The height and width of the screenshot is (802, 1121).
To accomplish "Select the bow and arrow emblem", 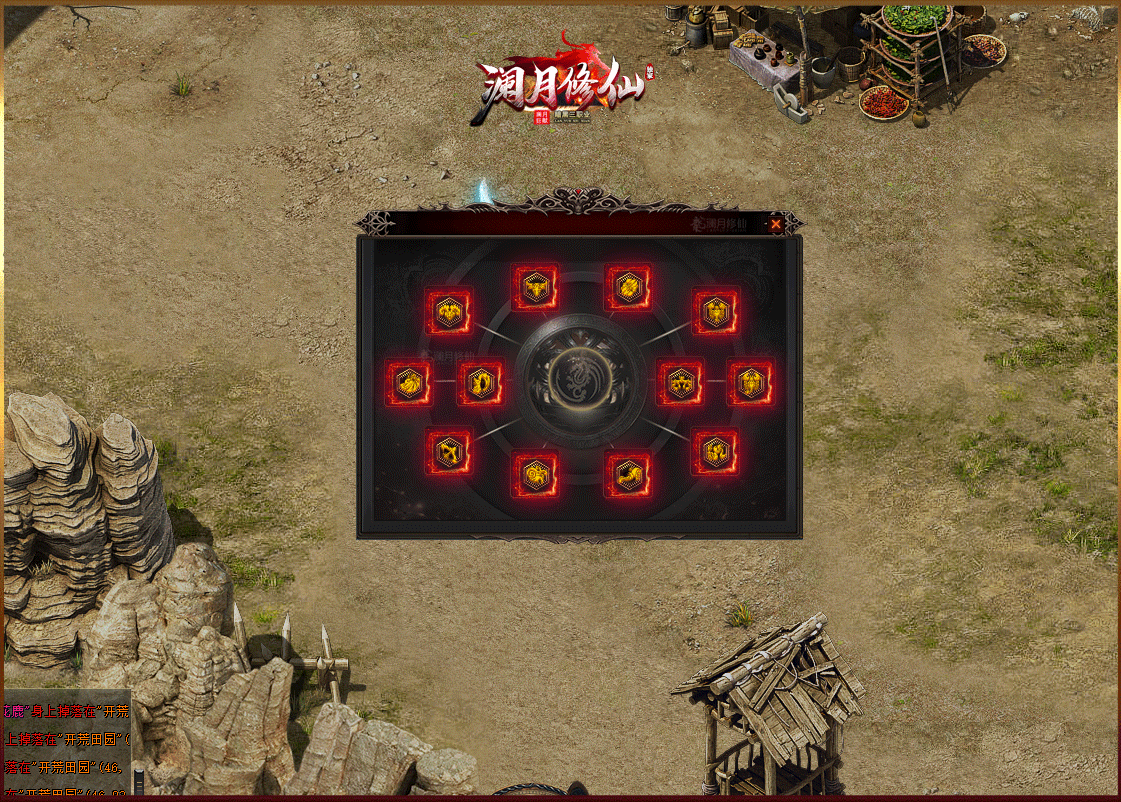I will coord(448,452).
